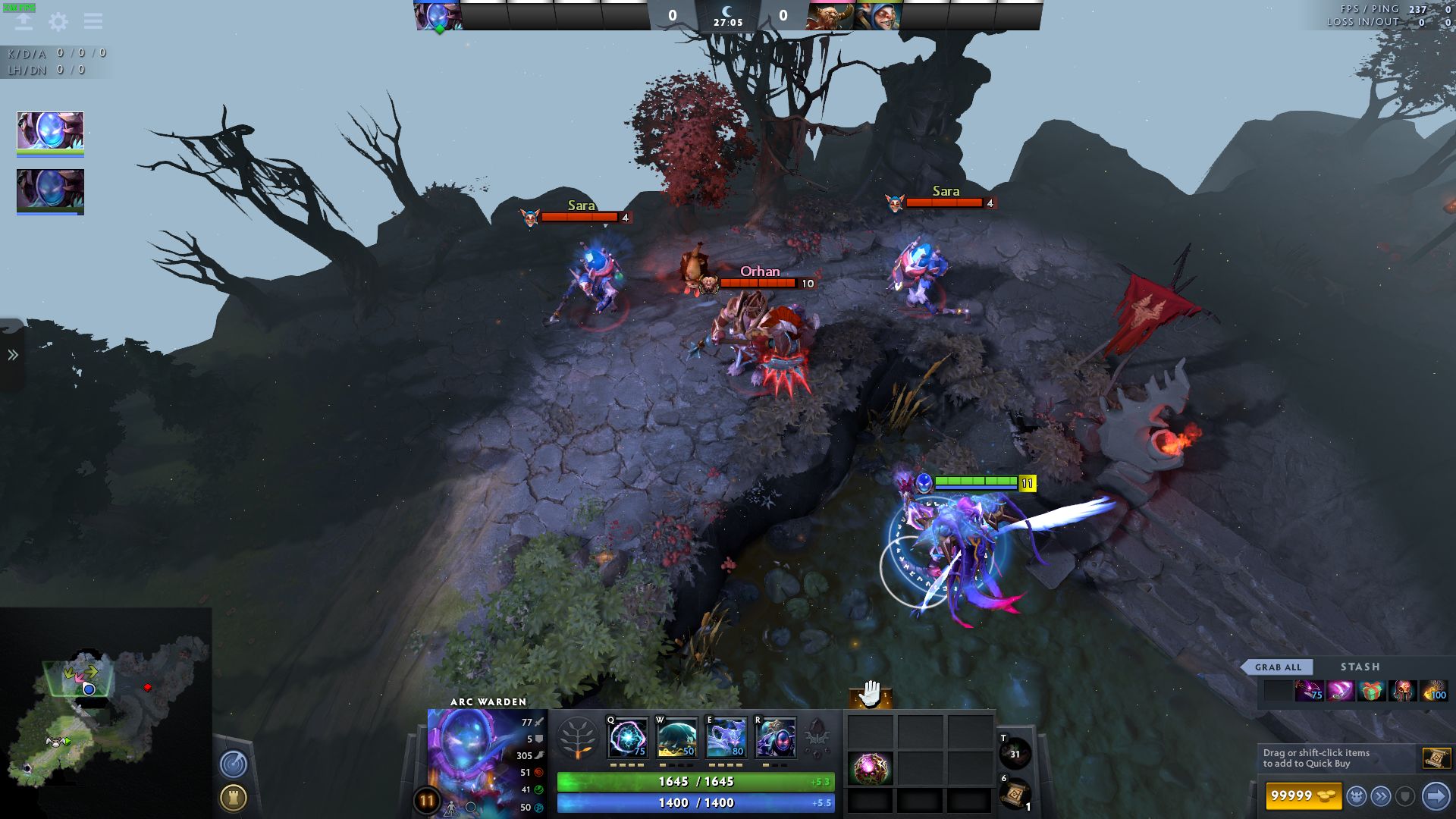Use the Scan ability button
The width and height of the screenshot is (1456, 819).
[x=234, y=764]
